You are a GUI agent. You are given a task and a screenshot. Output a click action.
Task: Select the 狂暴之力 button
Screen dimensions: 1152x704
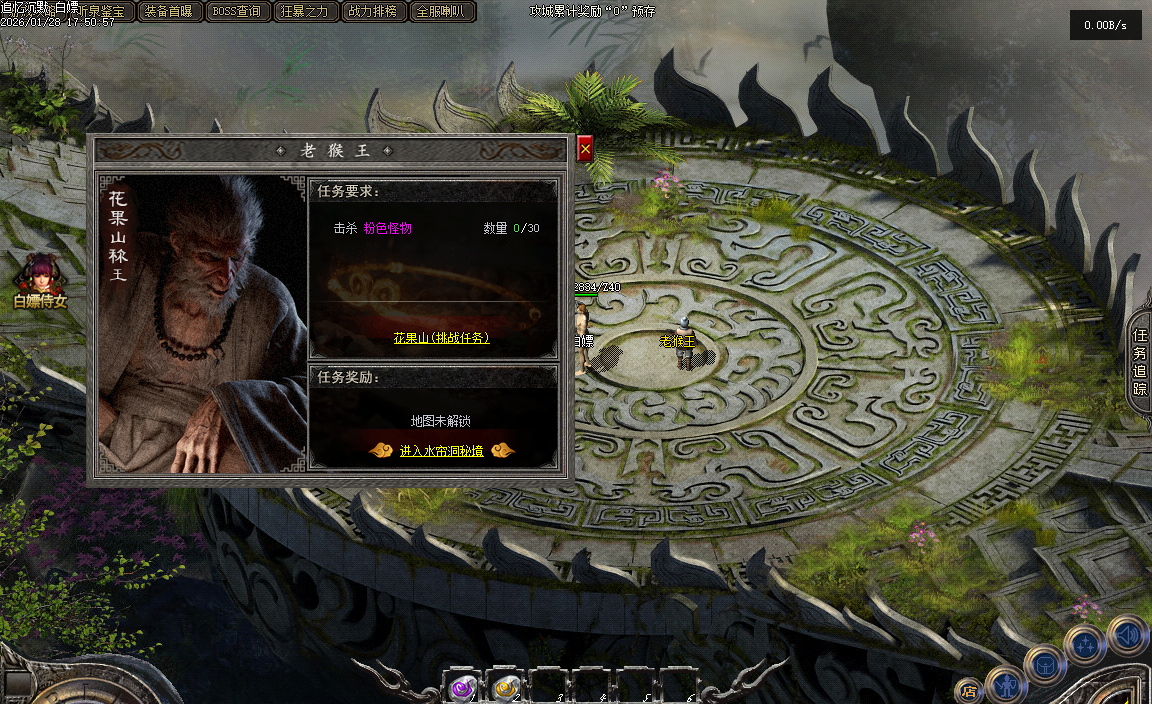(305, 12)
